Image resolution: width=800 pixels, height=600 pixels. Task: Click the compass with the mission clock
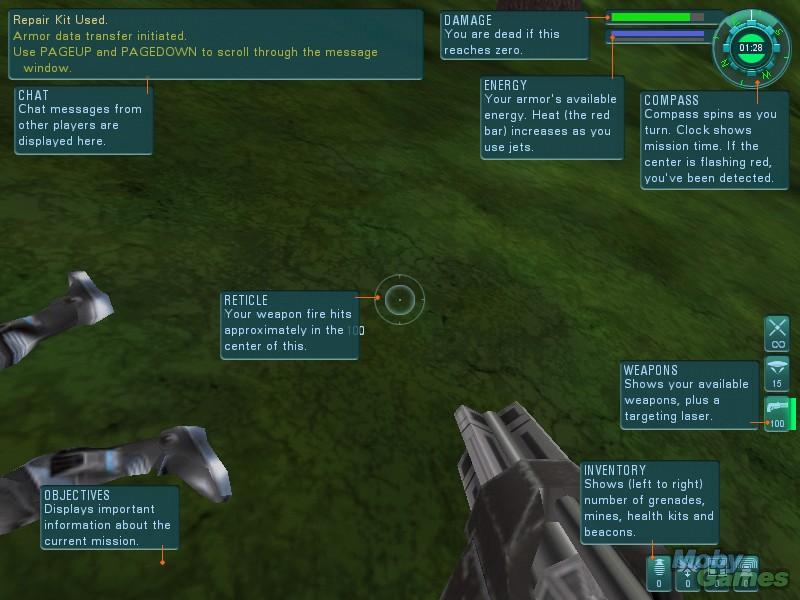point(750,47)
